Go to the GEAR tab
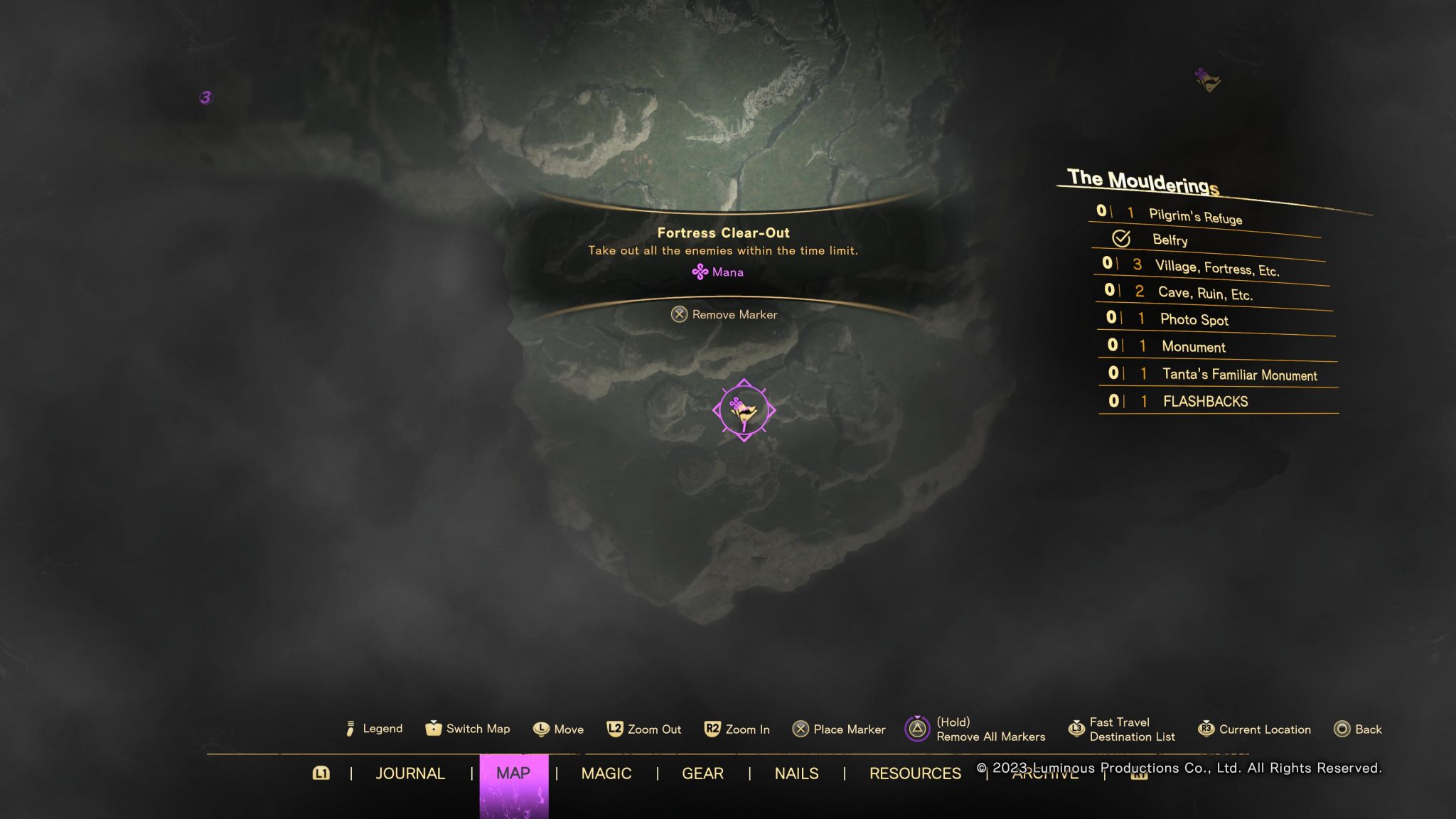The height and width of the screenshot is (819, 1456). click(702, 773)
